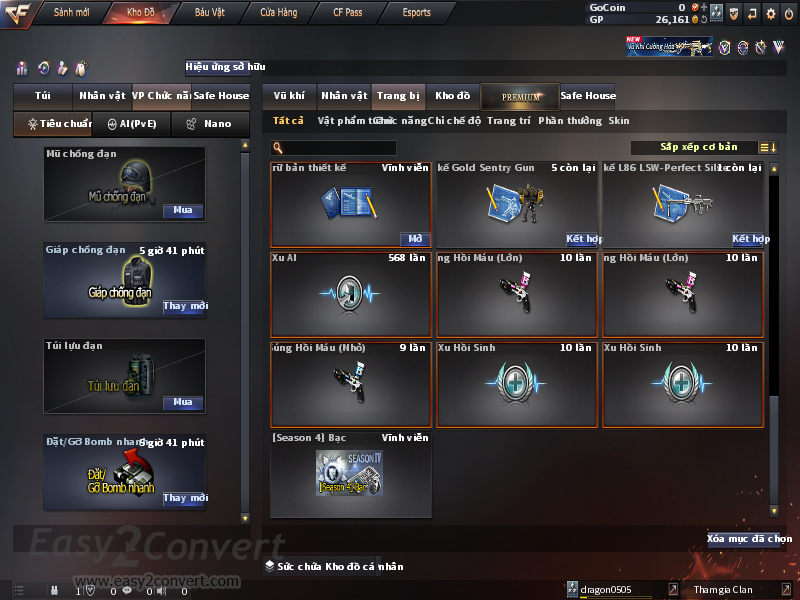The width and height of the screenshot is (800, 600).
Task: Select the Vũ khí inventory category
Action: pos(289,96)
